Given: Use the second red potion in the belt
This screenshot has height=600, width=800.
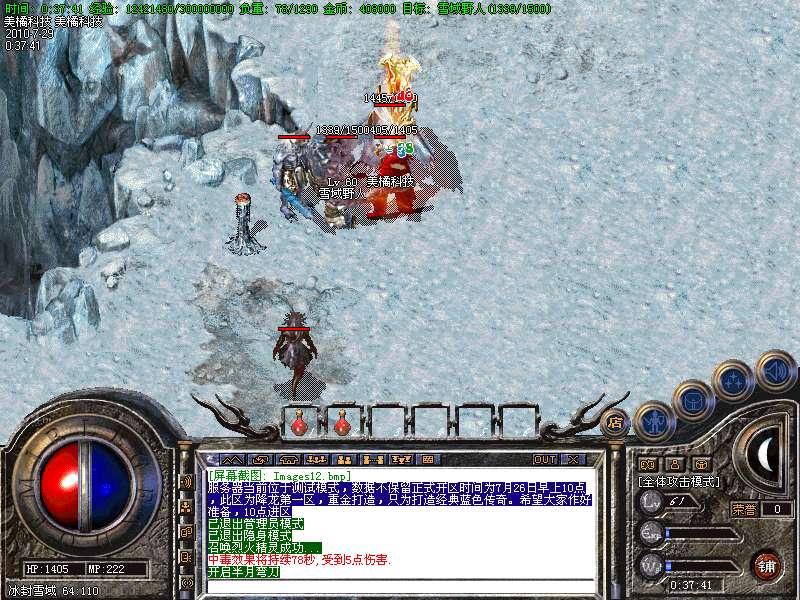Looking at the screenshot, I should 342,423.
